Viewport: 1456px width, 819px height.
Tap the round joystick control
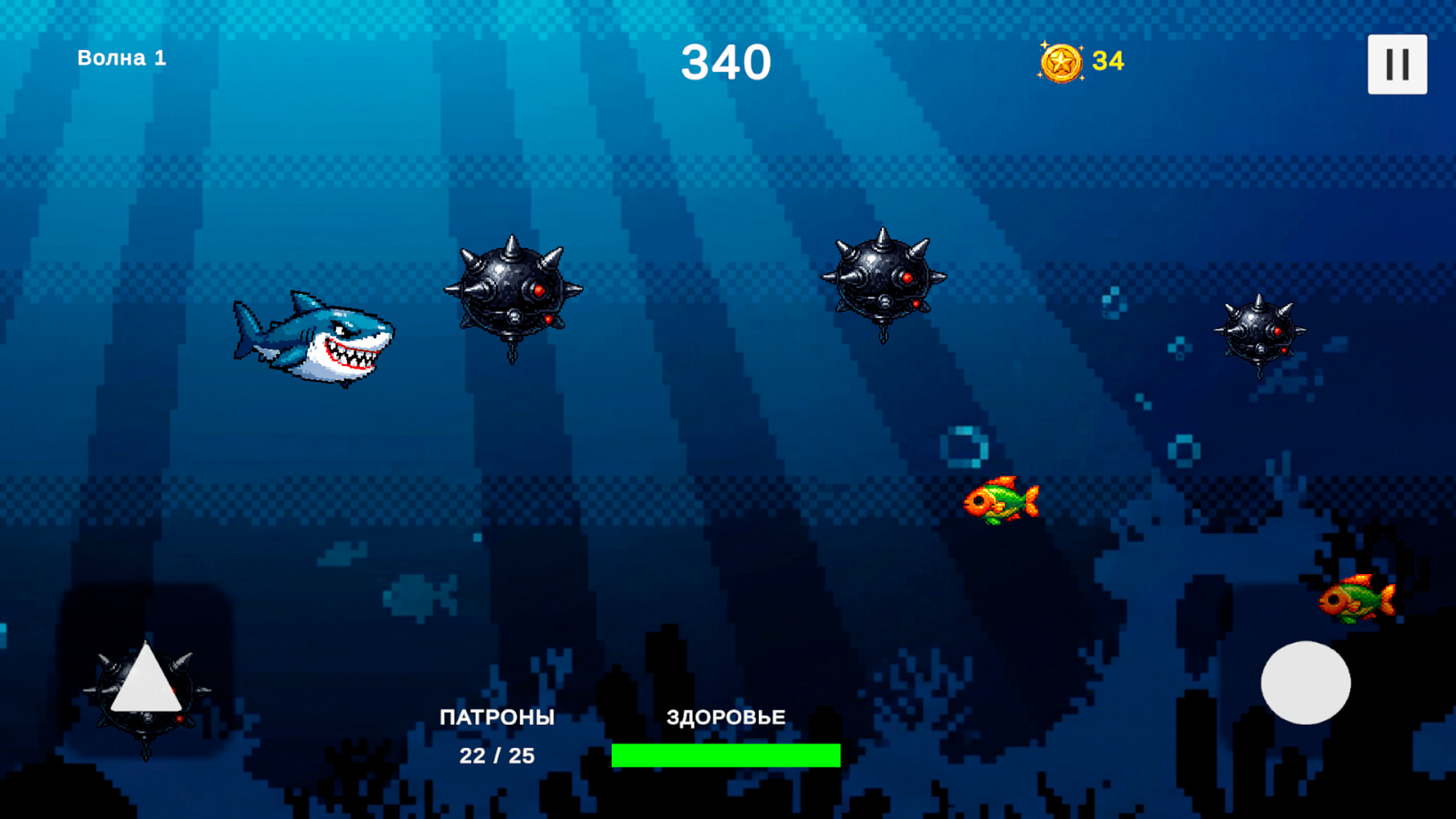coord(1304,682)
